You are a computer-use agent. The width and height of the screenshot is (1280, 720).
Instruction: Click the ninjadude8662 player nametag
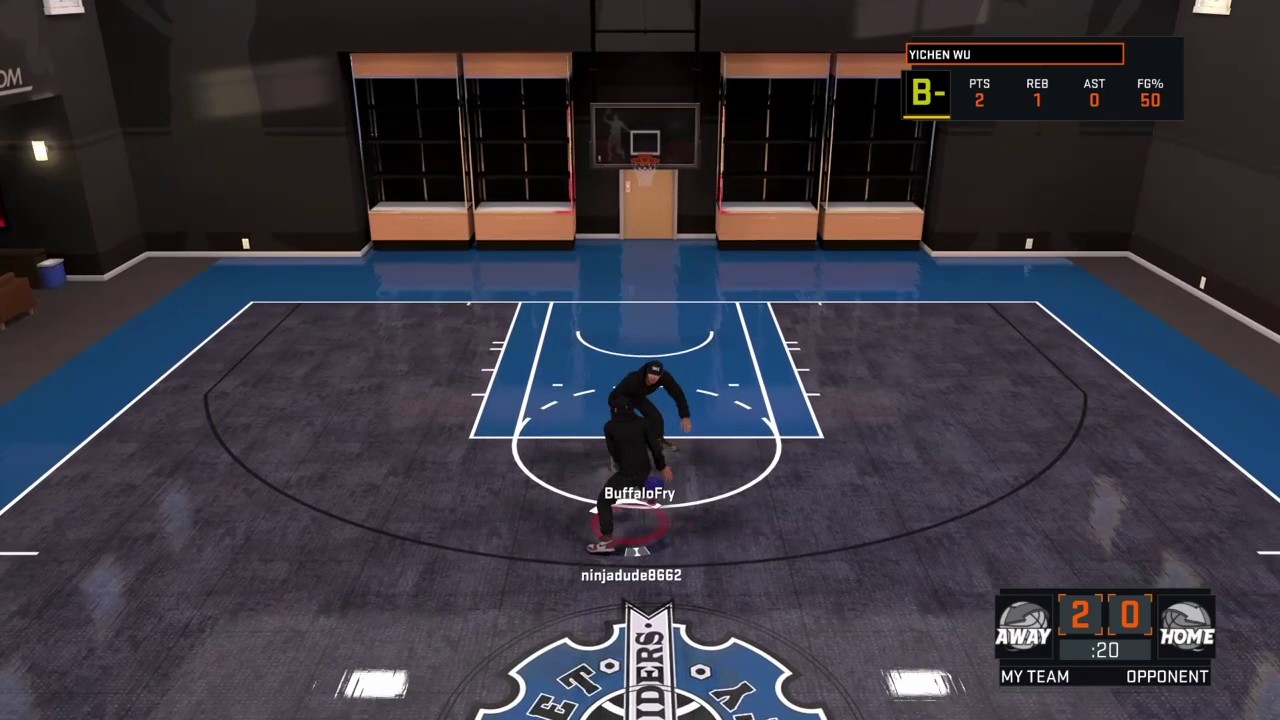631,575
